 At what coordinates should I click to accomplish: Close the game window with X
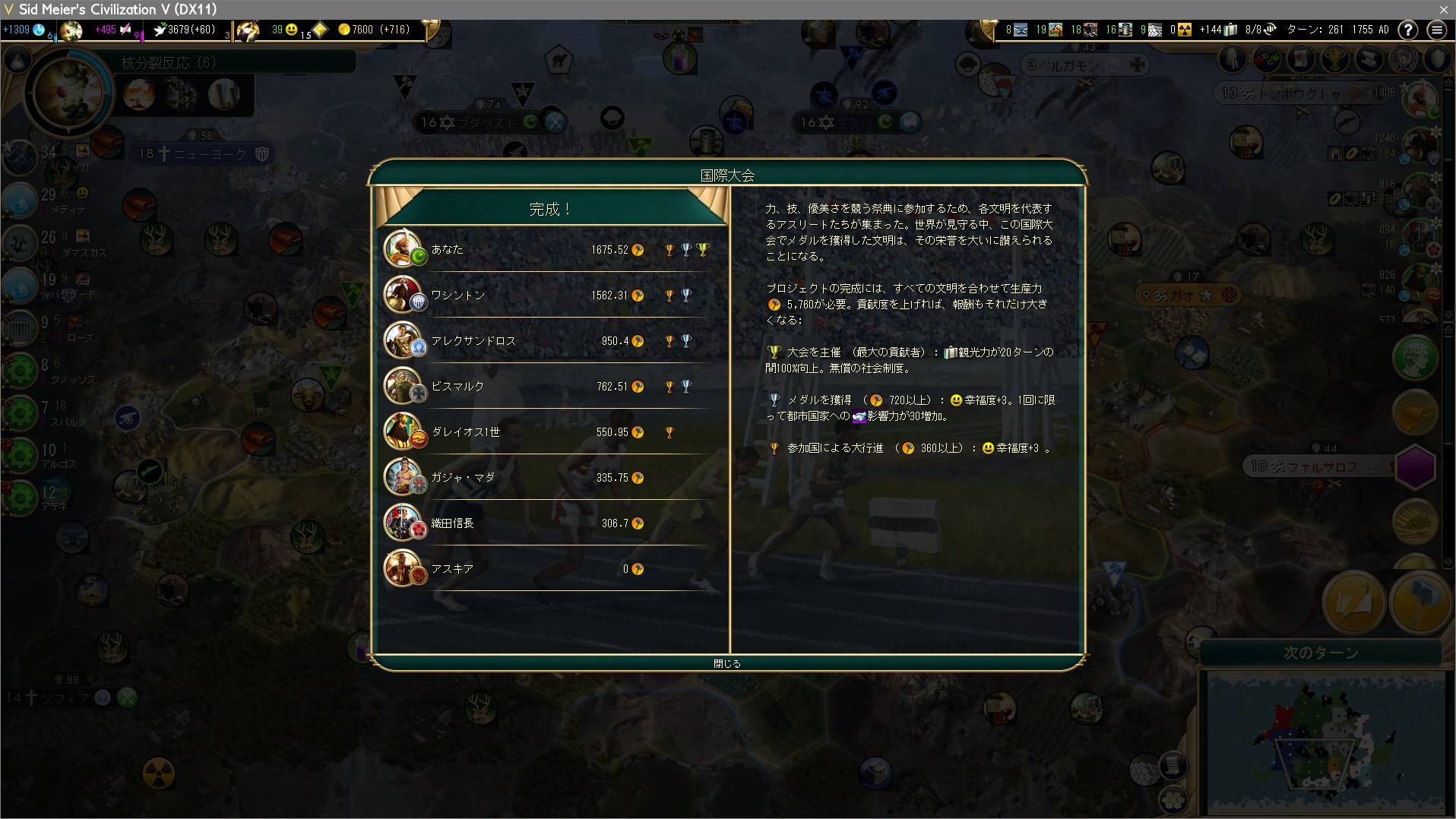click(1443, 9)
